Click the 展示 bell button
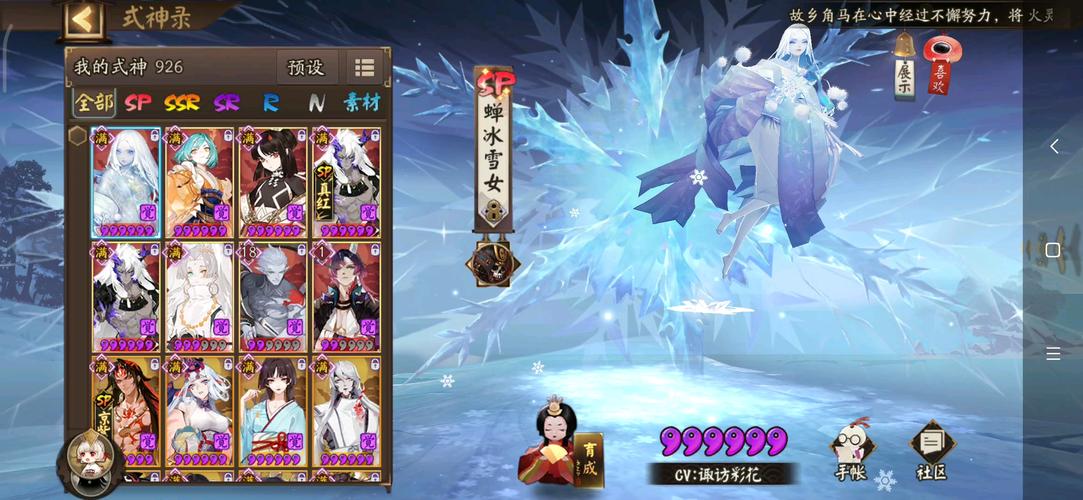The height and width of the screenshot is (500, 1083). 904,66
